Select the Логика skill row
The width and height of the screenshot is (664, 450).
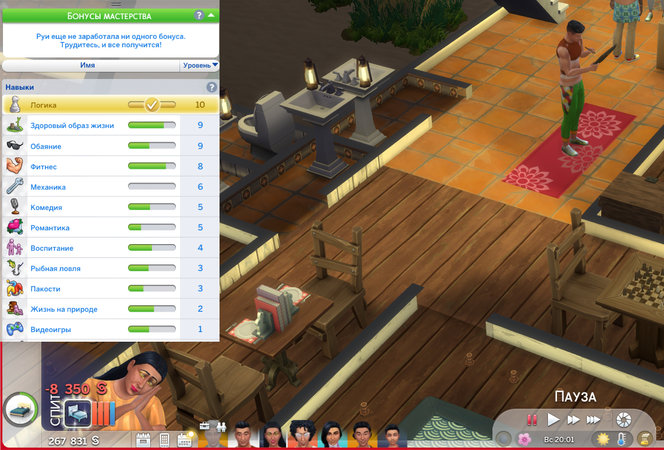click(x=110, y=104)
